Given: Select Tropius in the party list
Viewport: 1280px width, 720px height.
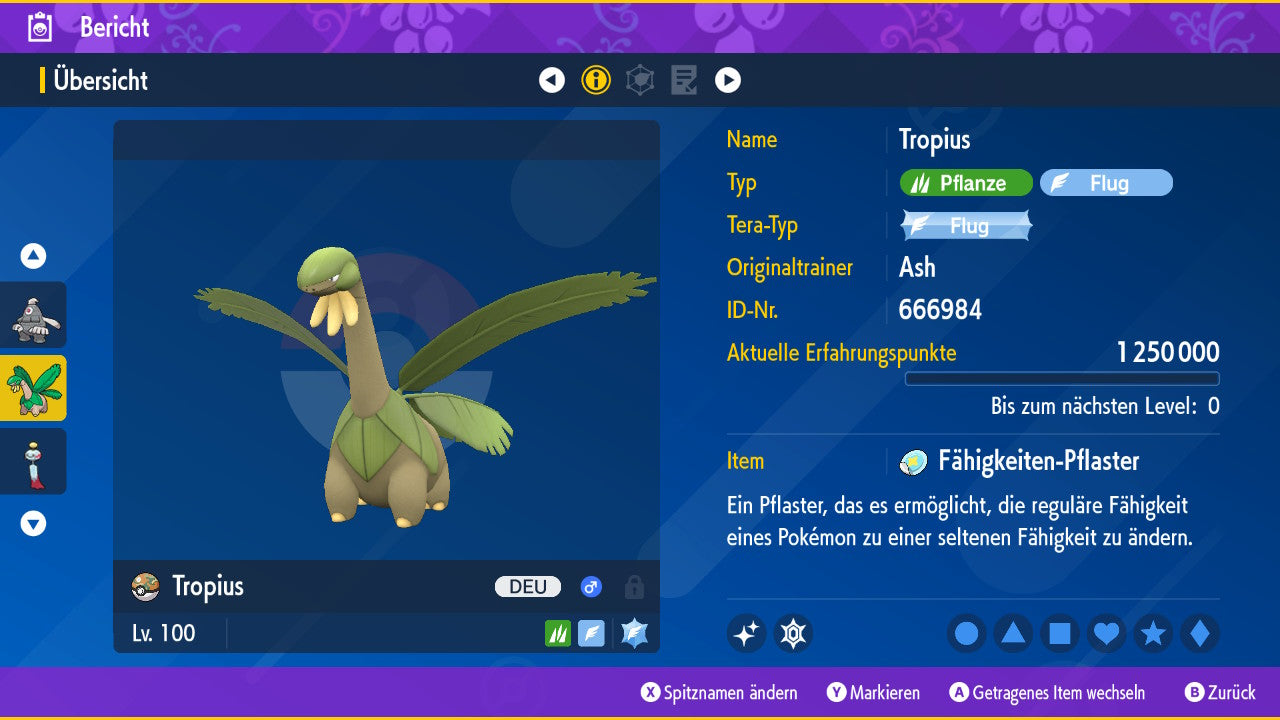Looking at the screenshot, I should [34, 388].
